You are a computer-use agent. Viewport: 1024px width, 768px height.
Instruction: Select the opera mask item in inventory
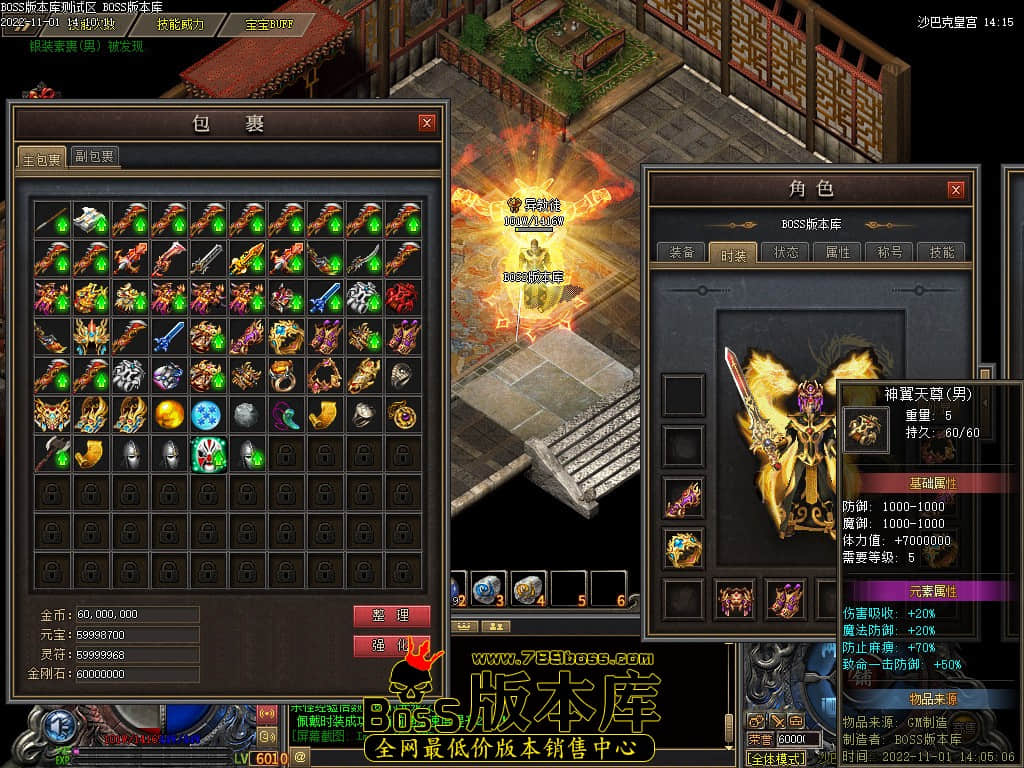pos(208,453)
